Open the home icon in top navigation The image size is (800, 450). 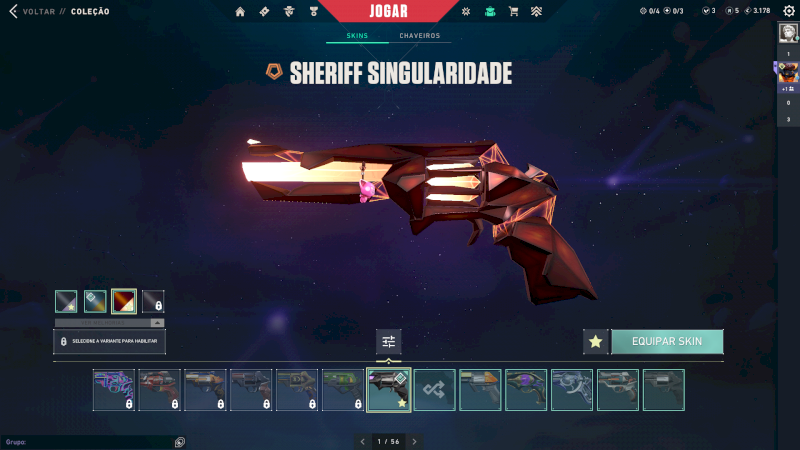pyautogui.click(x=240, y=12)
